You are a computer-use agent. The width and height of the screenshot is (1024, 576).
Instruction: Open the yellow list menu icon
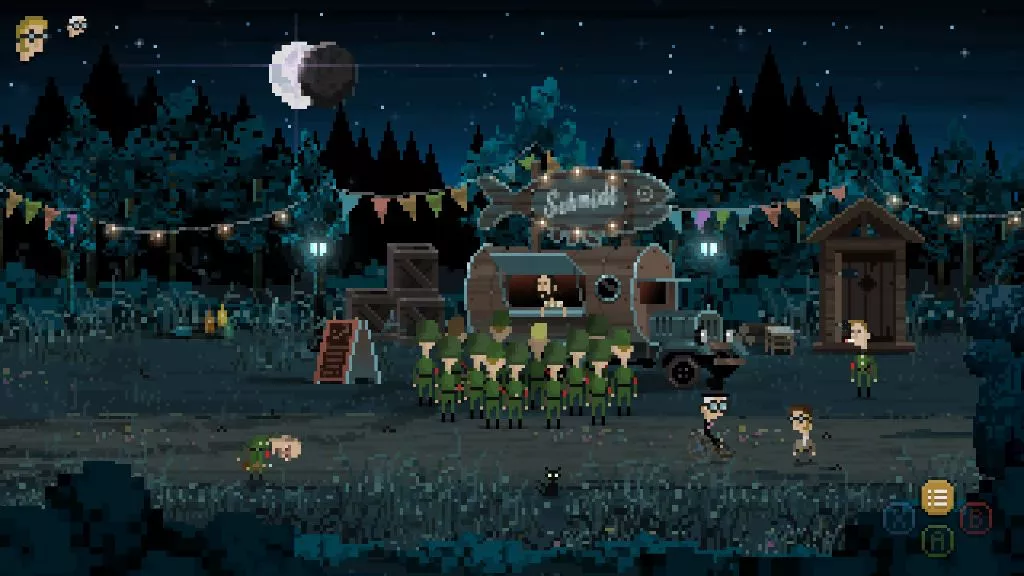tap(937, 496)
